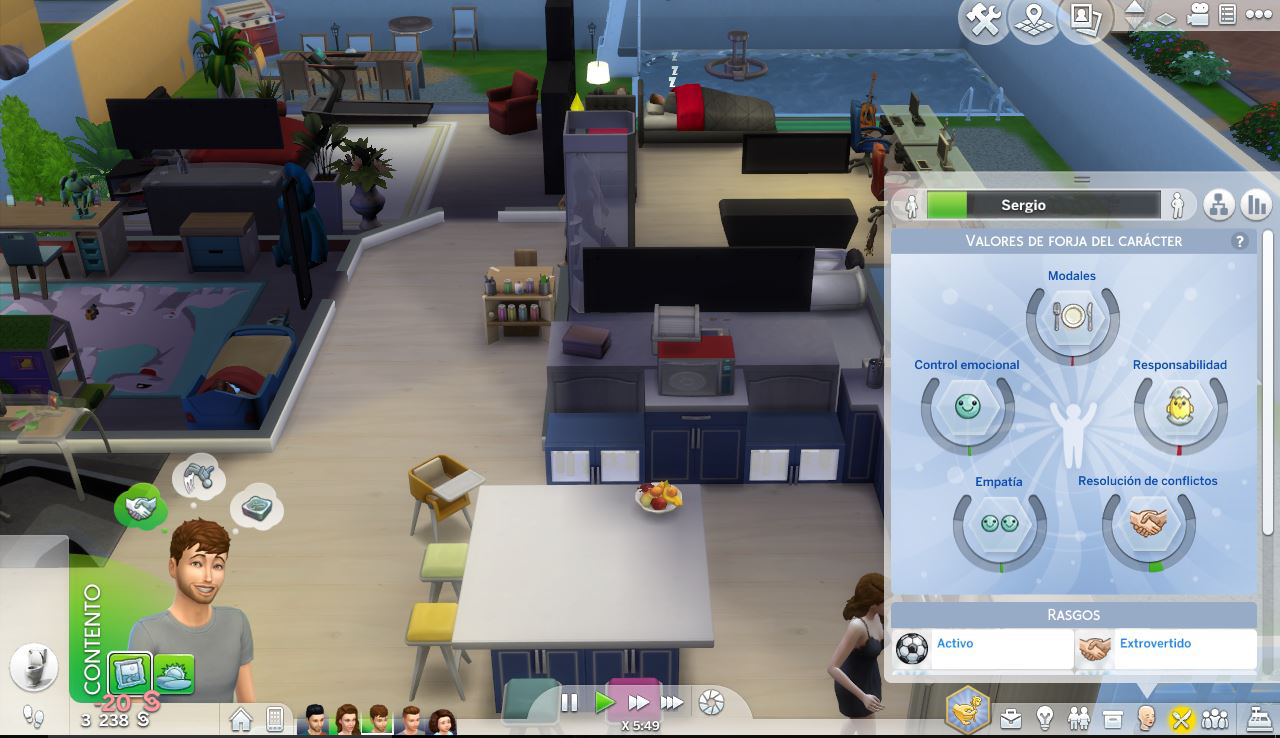Click the Modales character value icon
The width and height of the screenshot is (1280, 738).
[1072, 318]
